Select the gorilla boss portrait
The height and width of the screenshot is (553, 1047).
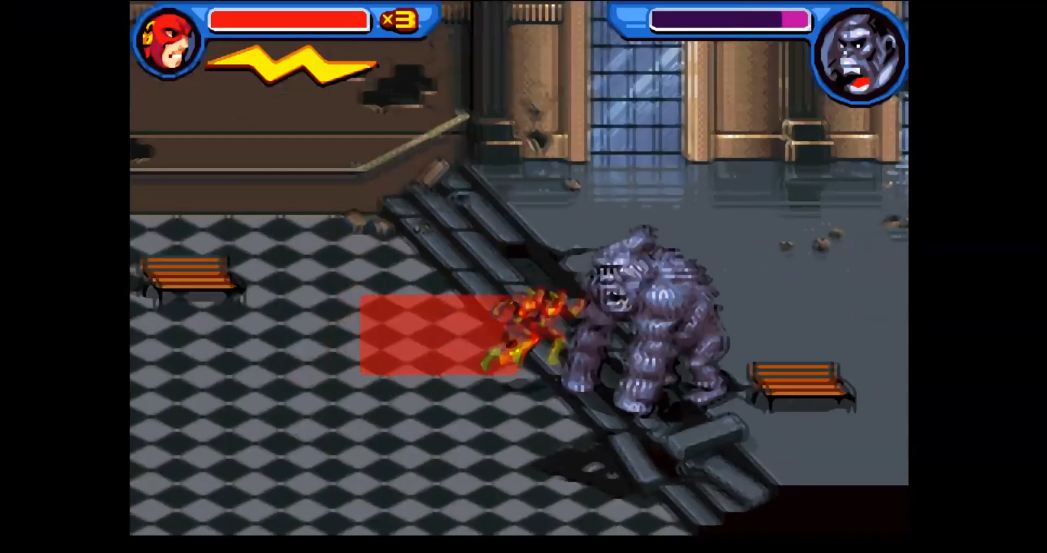(x=858, y=54)
